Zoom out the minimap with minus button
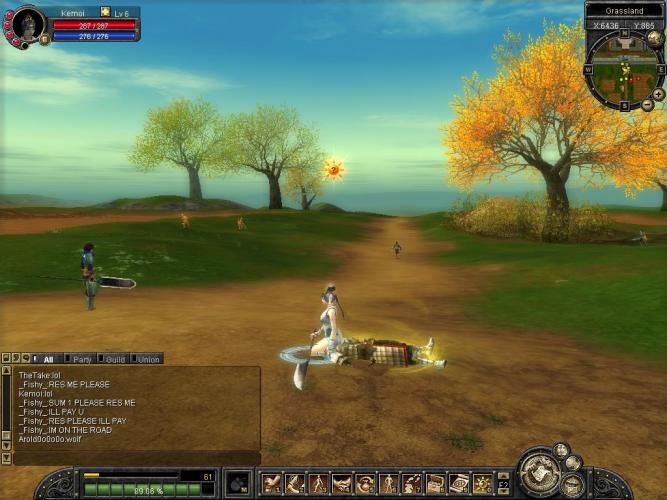 [x=647, y=104]
